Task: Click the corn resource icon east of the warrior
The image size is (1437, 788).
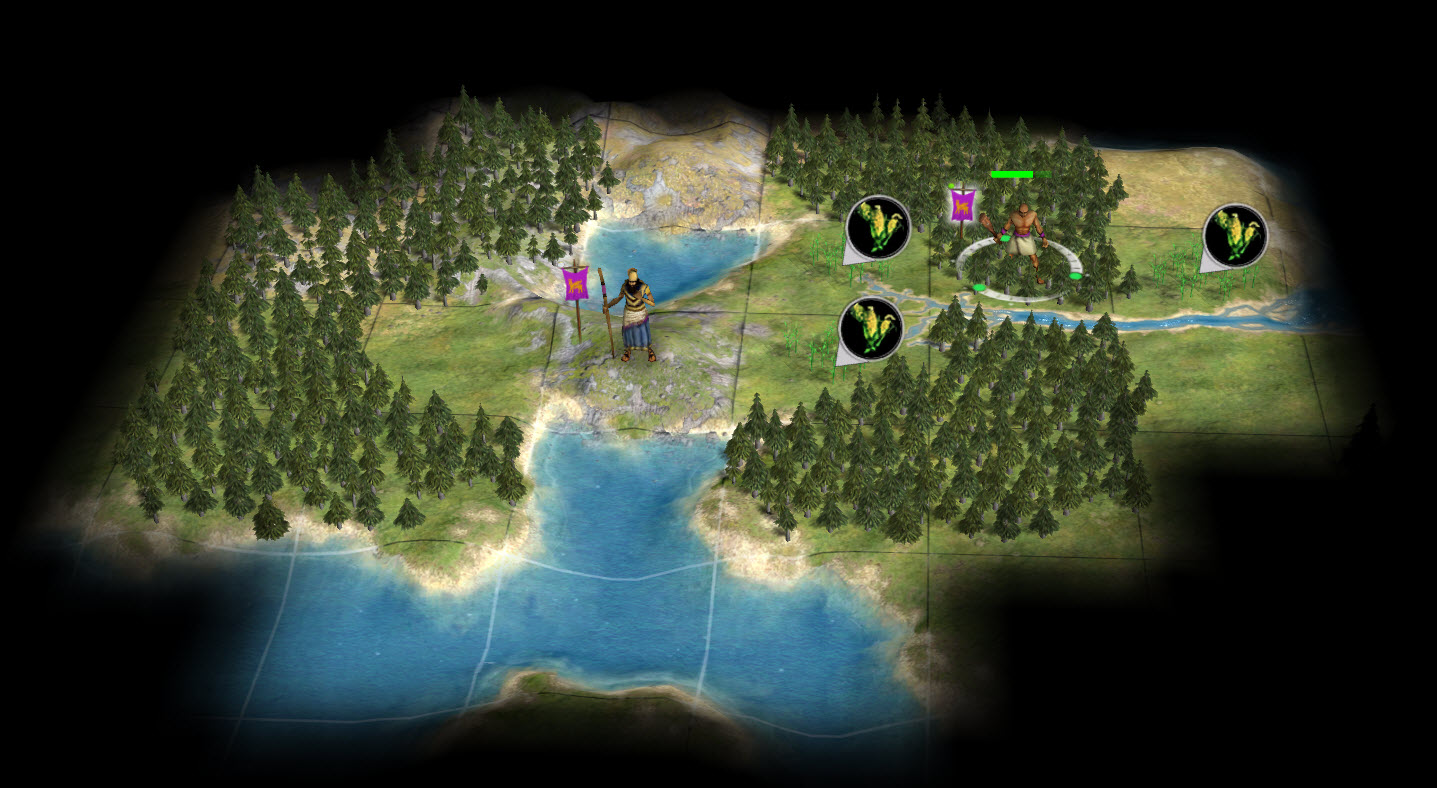Action: click(1235, 235)
